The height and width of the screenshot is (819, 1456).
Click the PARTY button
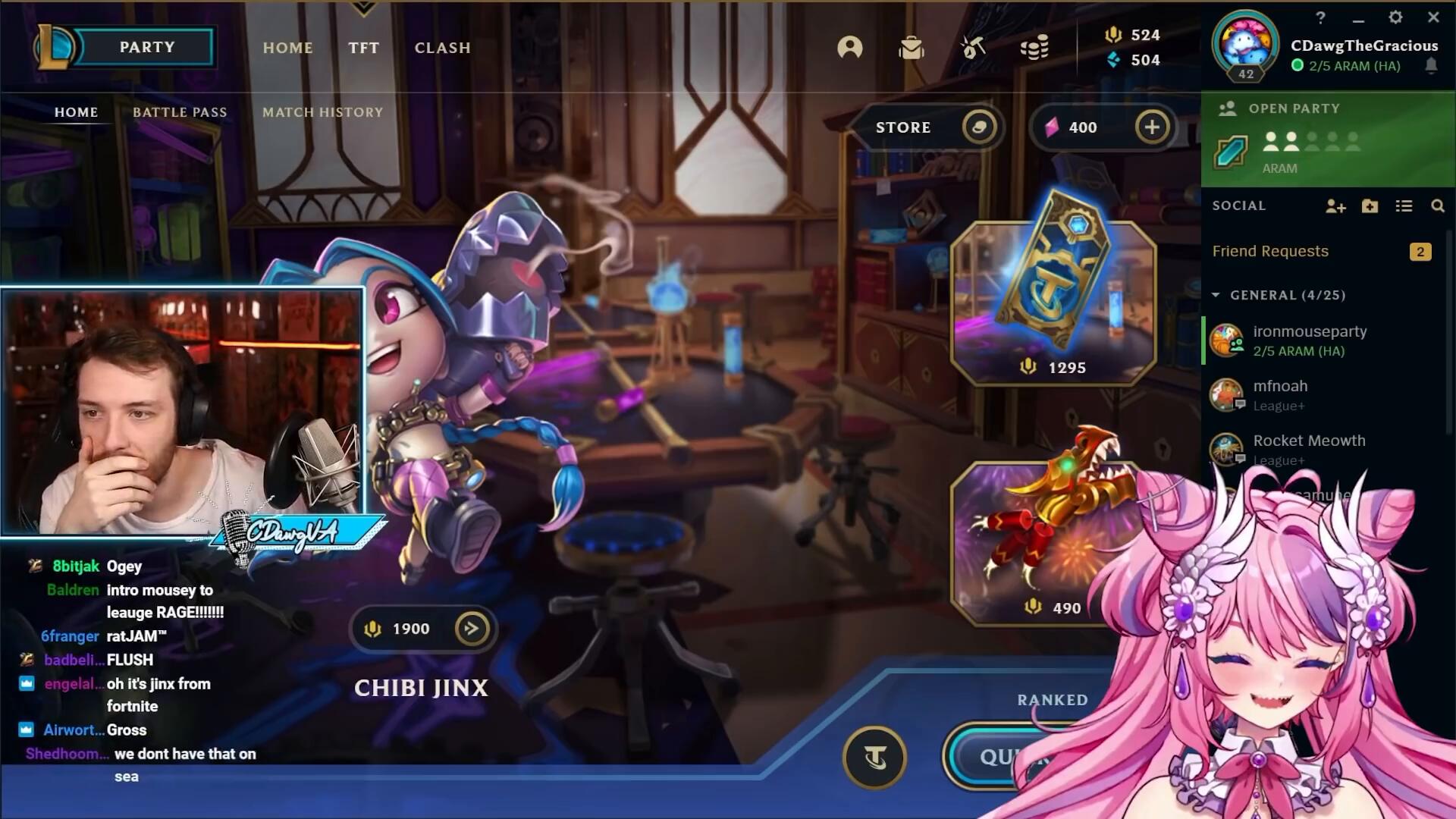146,47
